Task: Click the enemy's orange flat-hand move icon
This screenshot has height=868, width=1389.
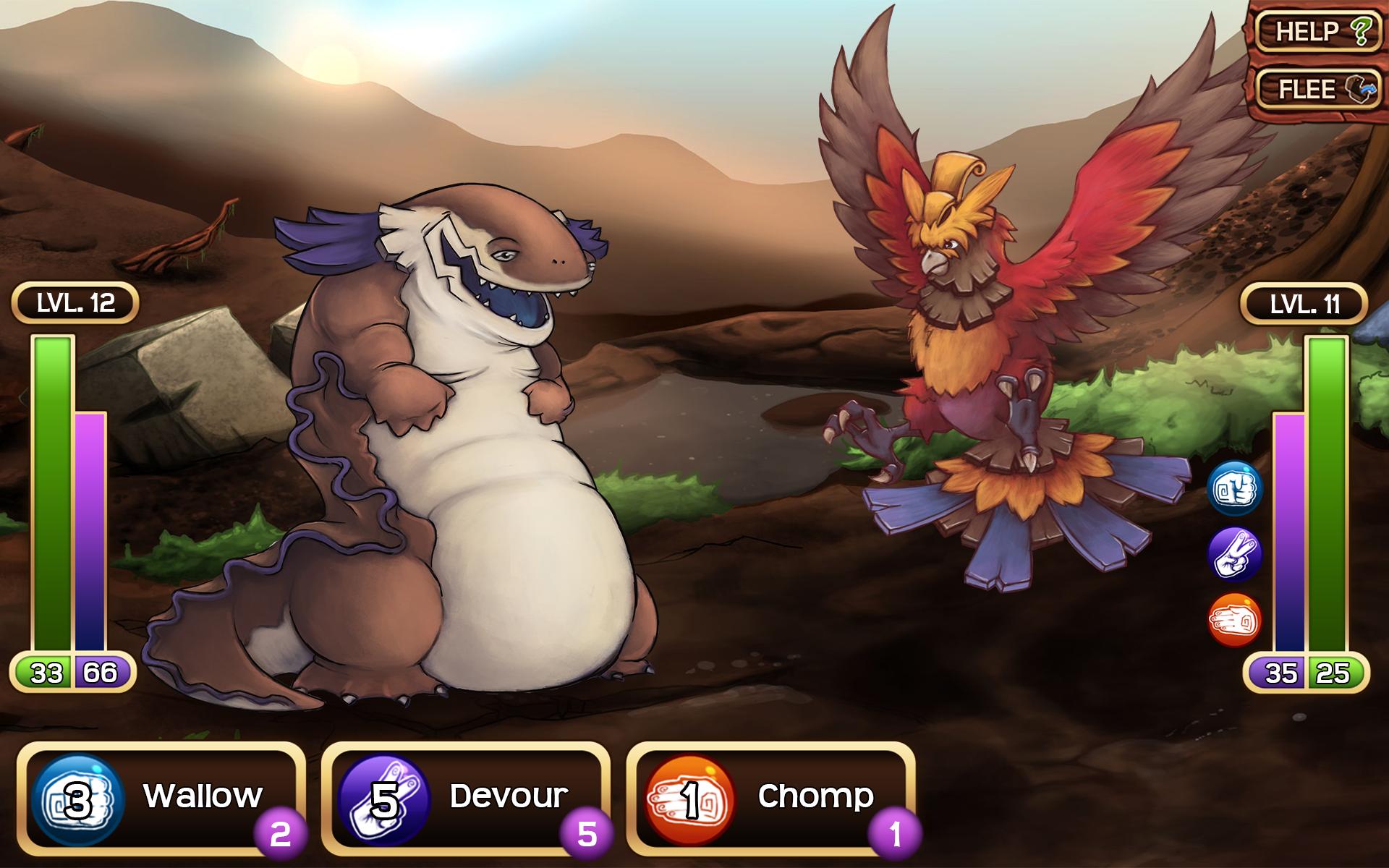Action: click(x=1235, y=621)
